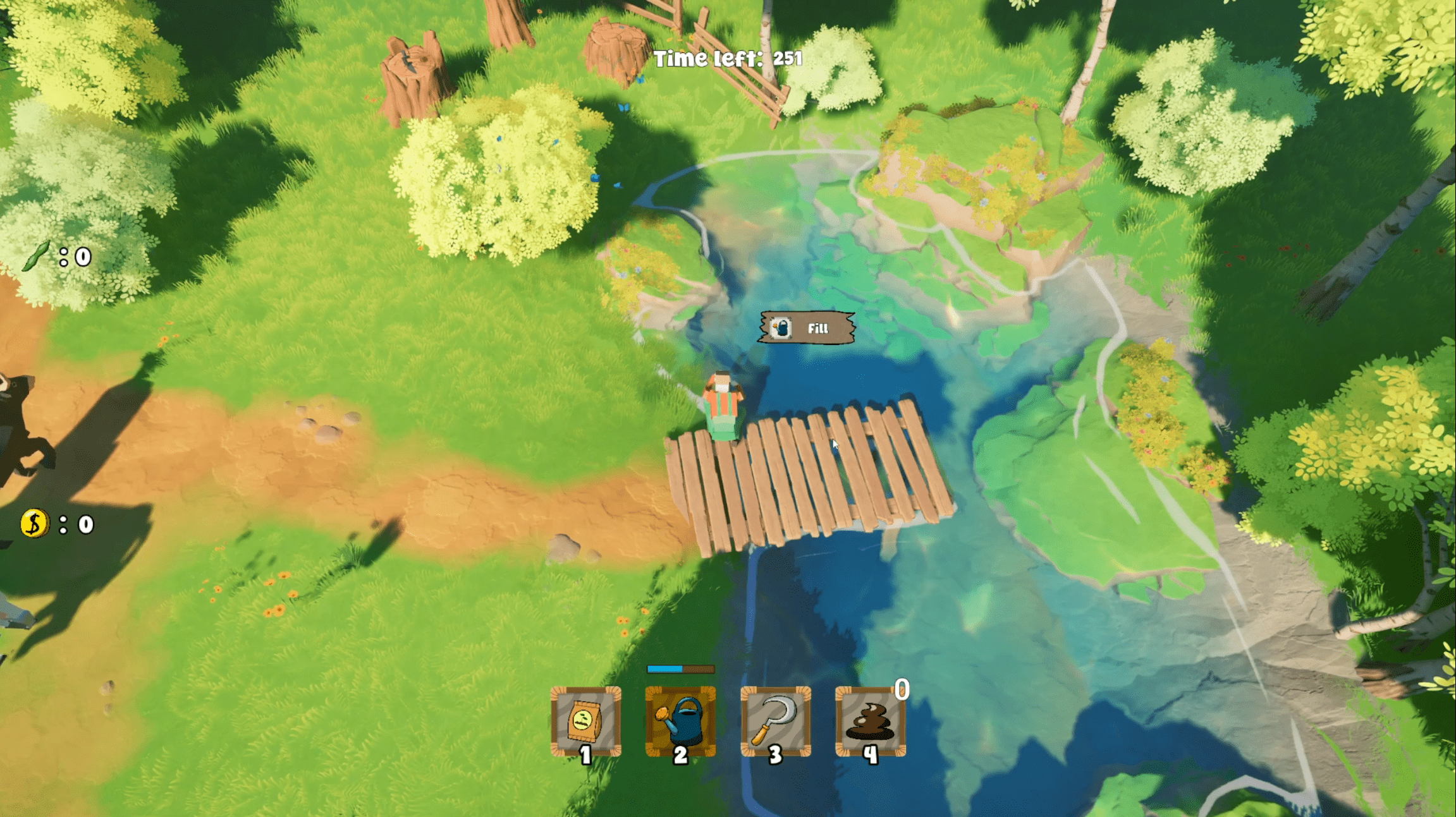This screenshot has width=1456, height=817.
Task: Equip the sickle tool slot
Action: click(x=775, y=721)
